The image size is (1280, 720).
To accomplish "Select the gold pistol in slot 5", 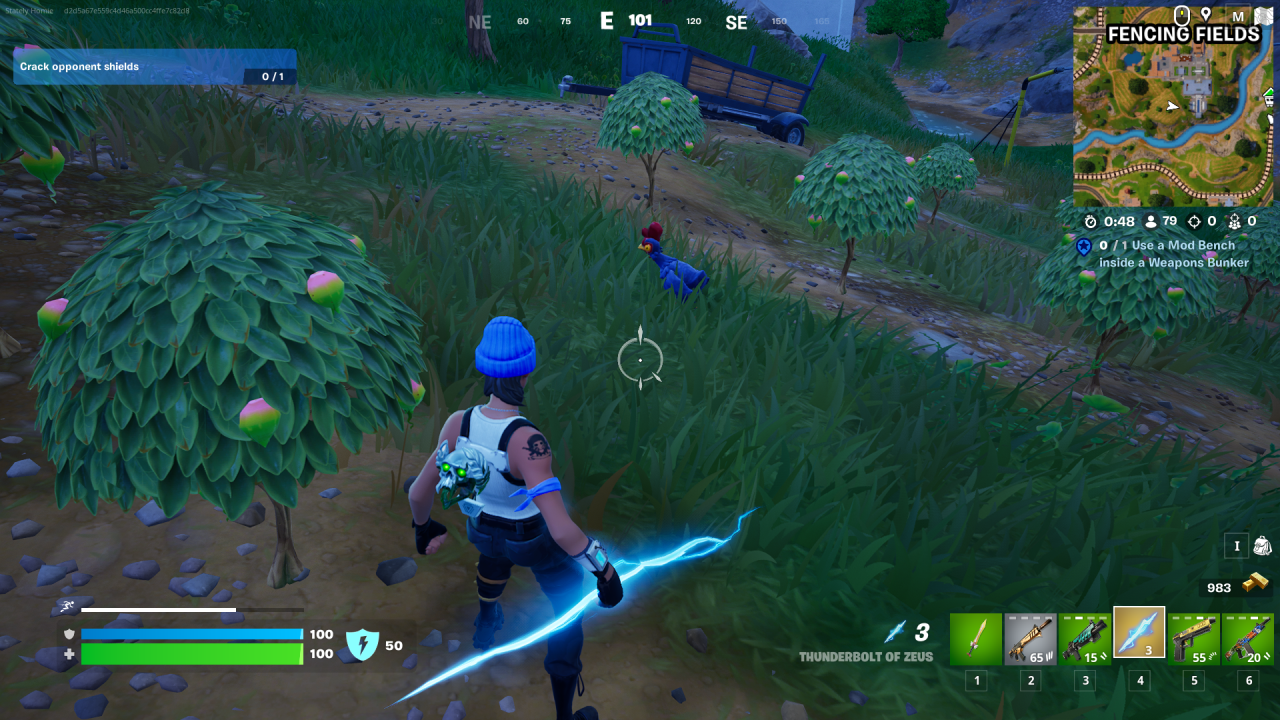I will (x=1193, y=638).
